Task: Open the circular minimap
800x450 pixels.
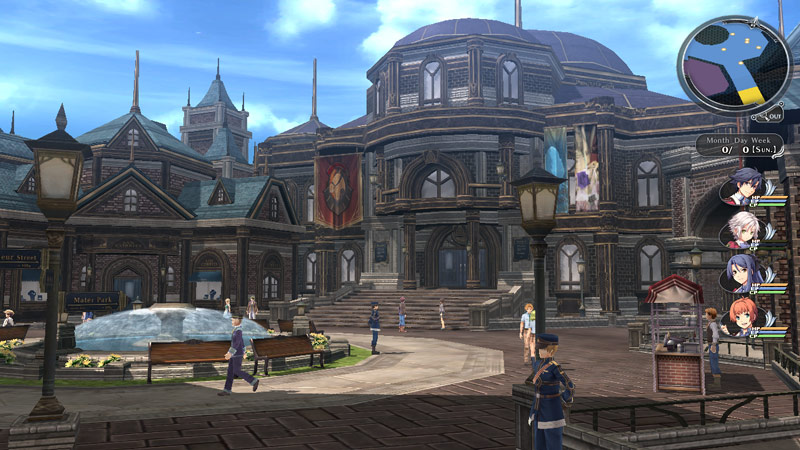Action: click(733, 64)
